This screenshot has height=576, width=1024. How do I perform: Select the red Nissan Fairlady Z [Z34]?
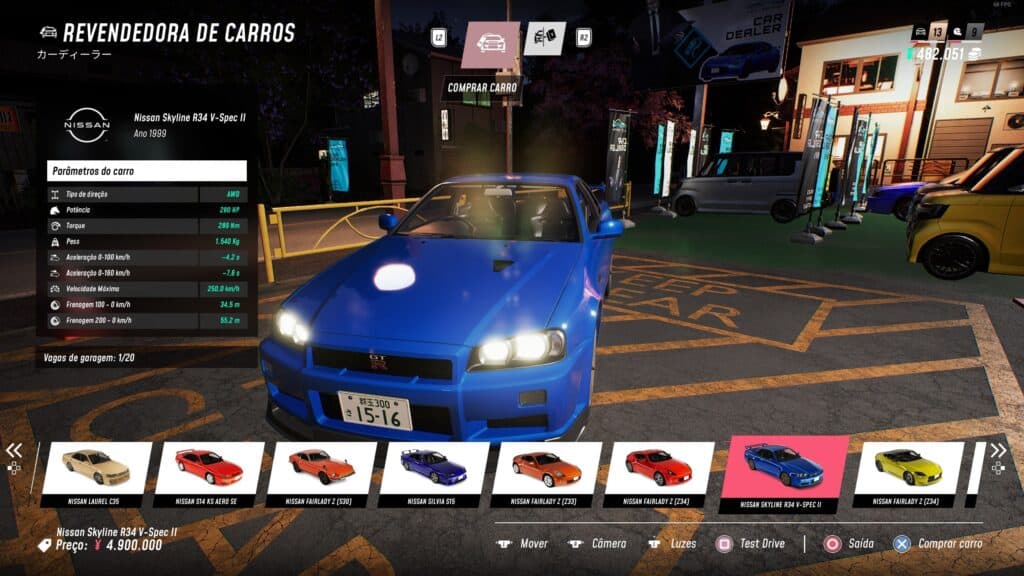click(659, 472)
